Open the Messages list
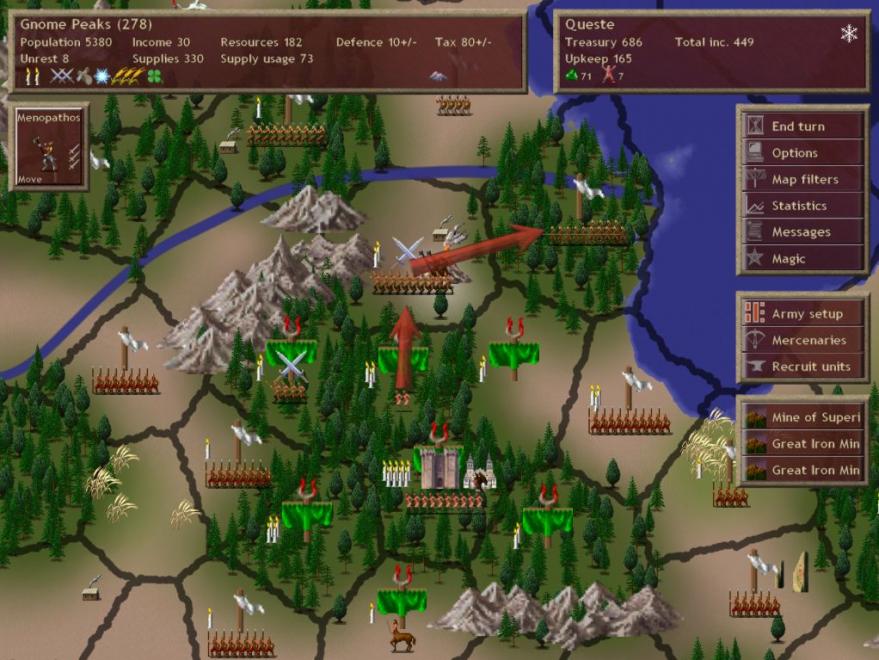The width and height of the screenshot is (879, 660). 803,232
